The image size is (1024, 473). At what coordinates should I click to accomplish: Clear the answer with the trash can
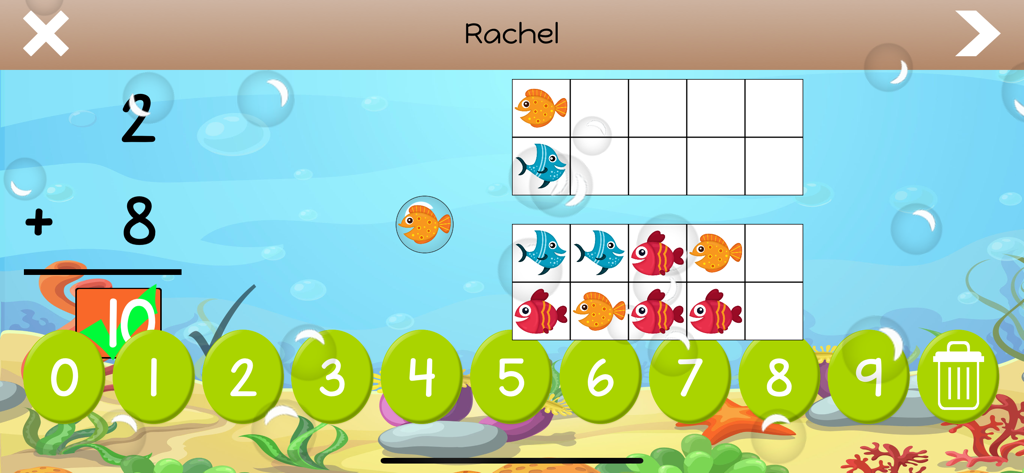957,377
